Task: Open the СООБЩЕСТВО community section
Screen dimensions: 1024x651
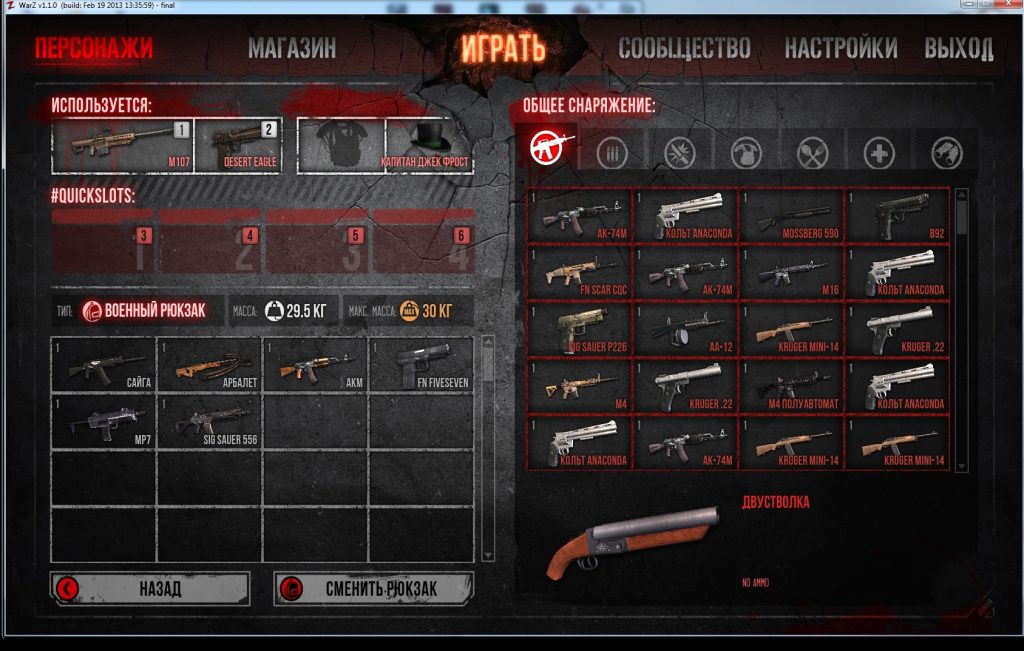Action: [684, 47]
